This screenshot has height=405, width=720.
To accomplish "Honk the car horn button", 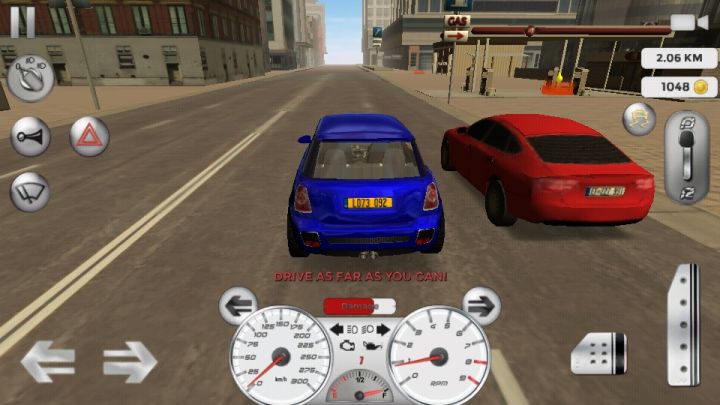I will pos(30,136).
